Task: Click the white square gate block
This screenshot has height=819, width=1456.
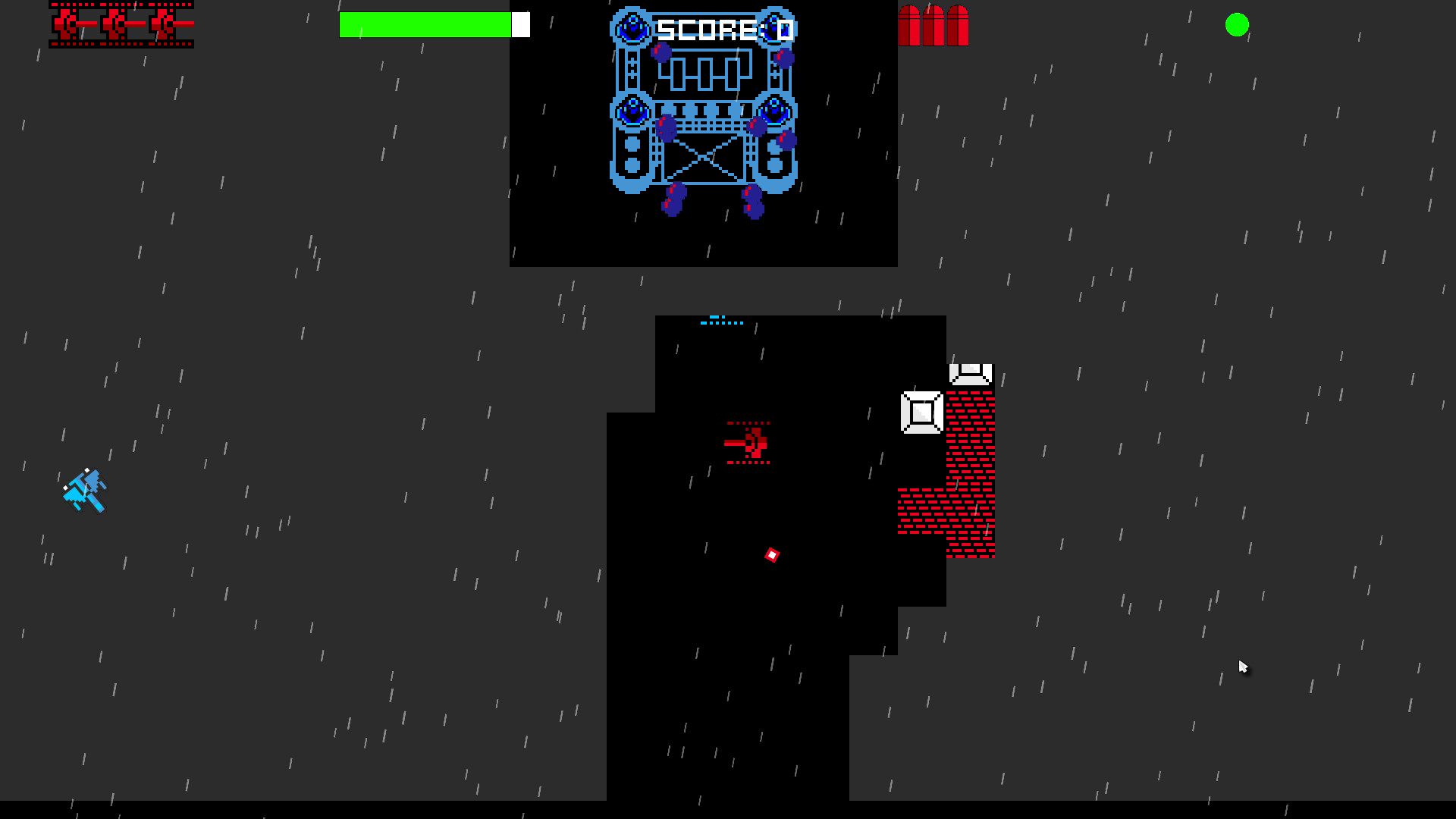Action: coord(921,412)
